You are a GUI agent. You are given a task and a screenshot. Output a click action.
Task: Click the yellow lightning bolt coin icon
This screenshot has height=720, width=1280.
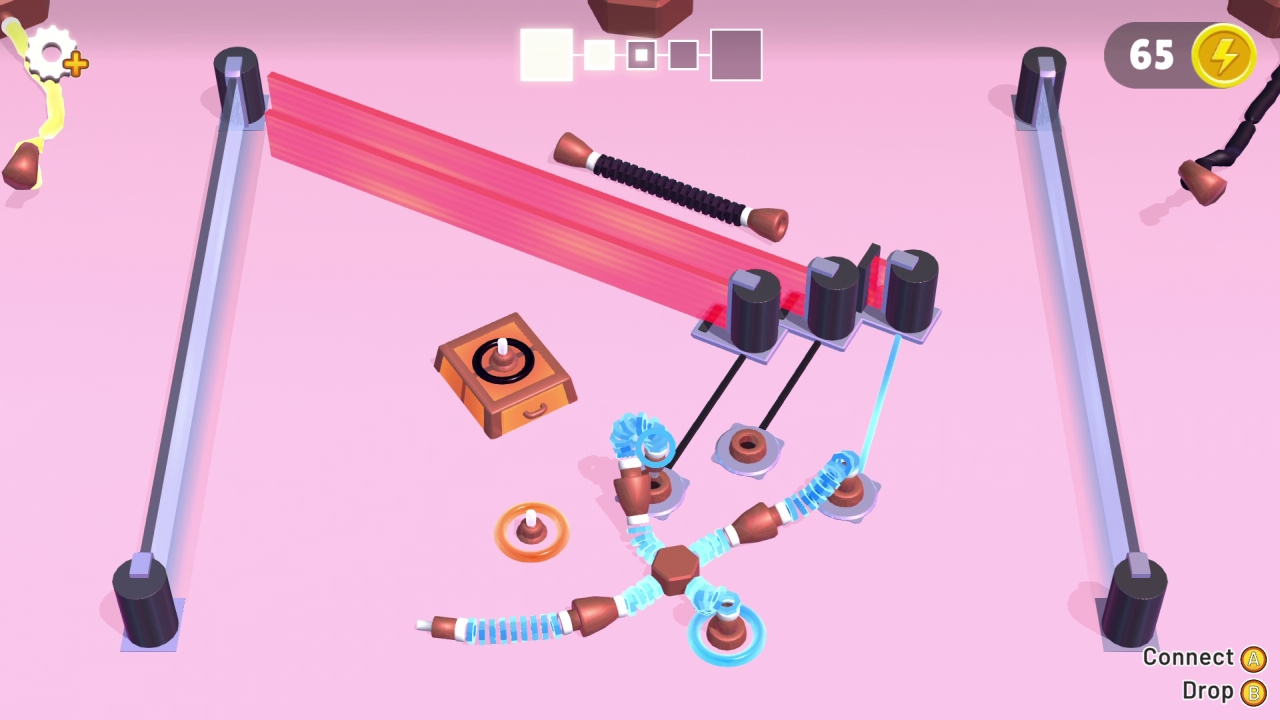coord(1224,55)
